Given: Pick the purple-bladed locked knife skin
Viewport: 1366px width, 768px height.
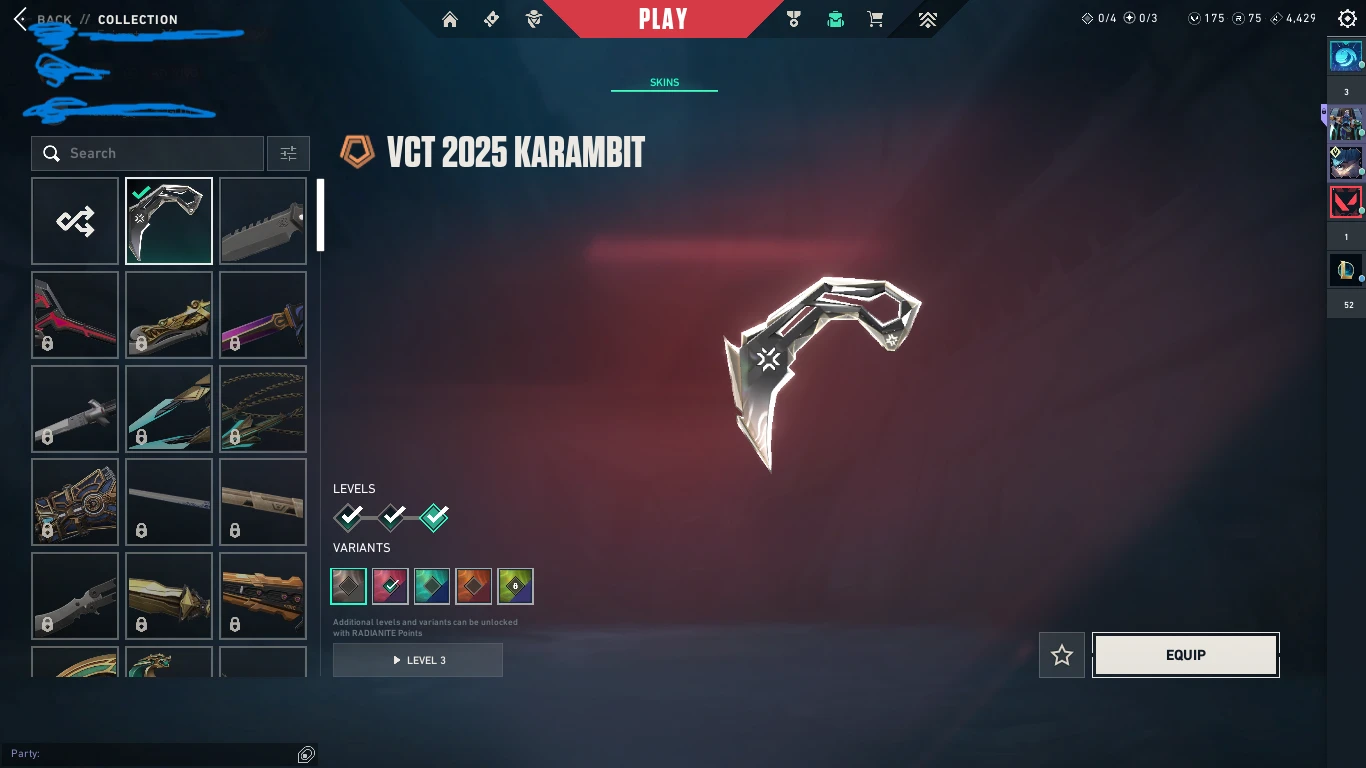Looking at the screenshot, I should tap(263, 315).
